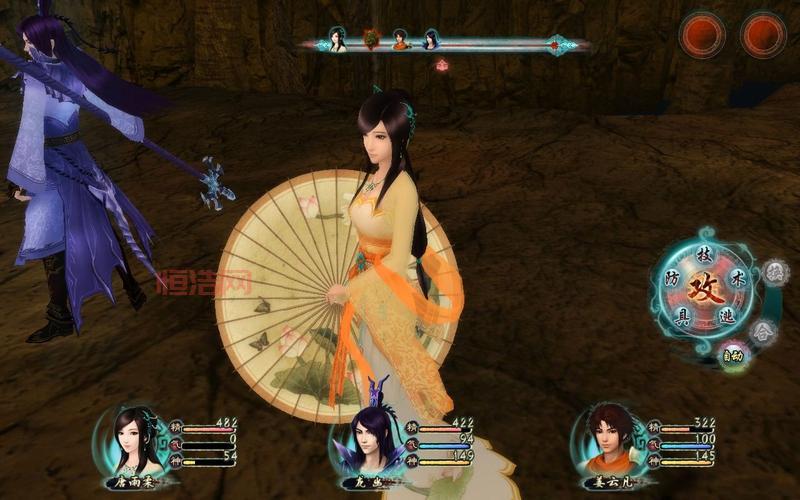This screenshot has width=800, height=500.
Task: Choose the 防 defend command
Action: coord(672,280)
